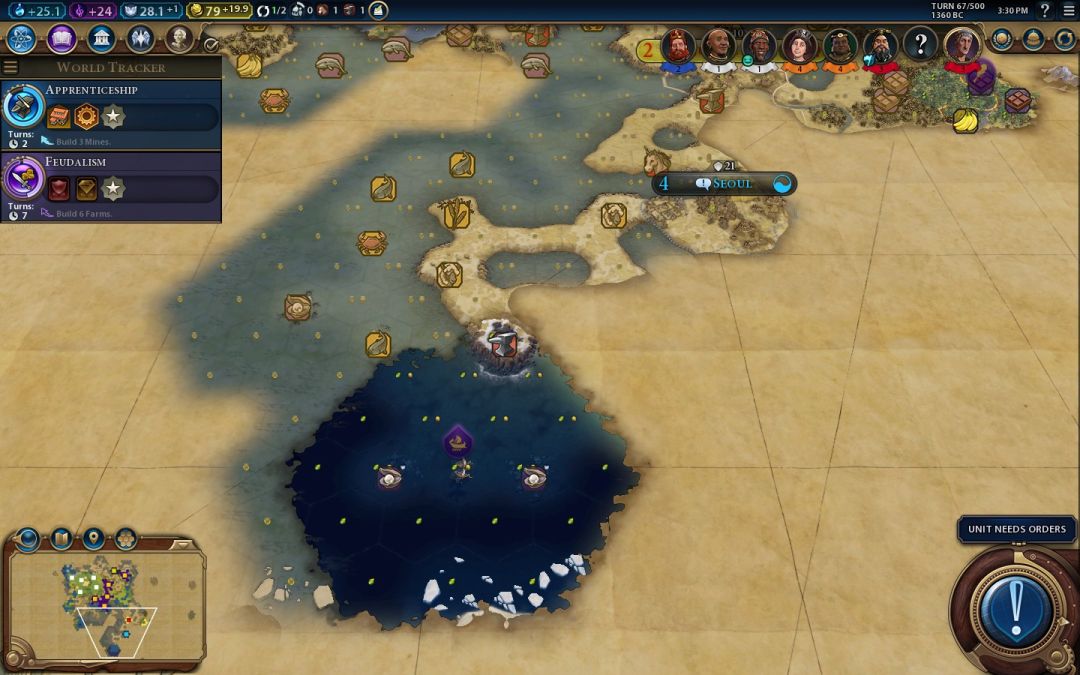The height and width of the screenshot is (675, 1080).
Task: Open the Religion panel
Action: tap(140, 39)
